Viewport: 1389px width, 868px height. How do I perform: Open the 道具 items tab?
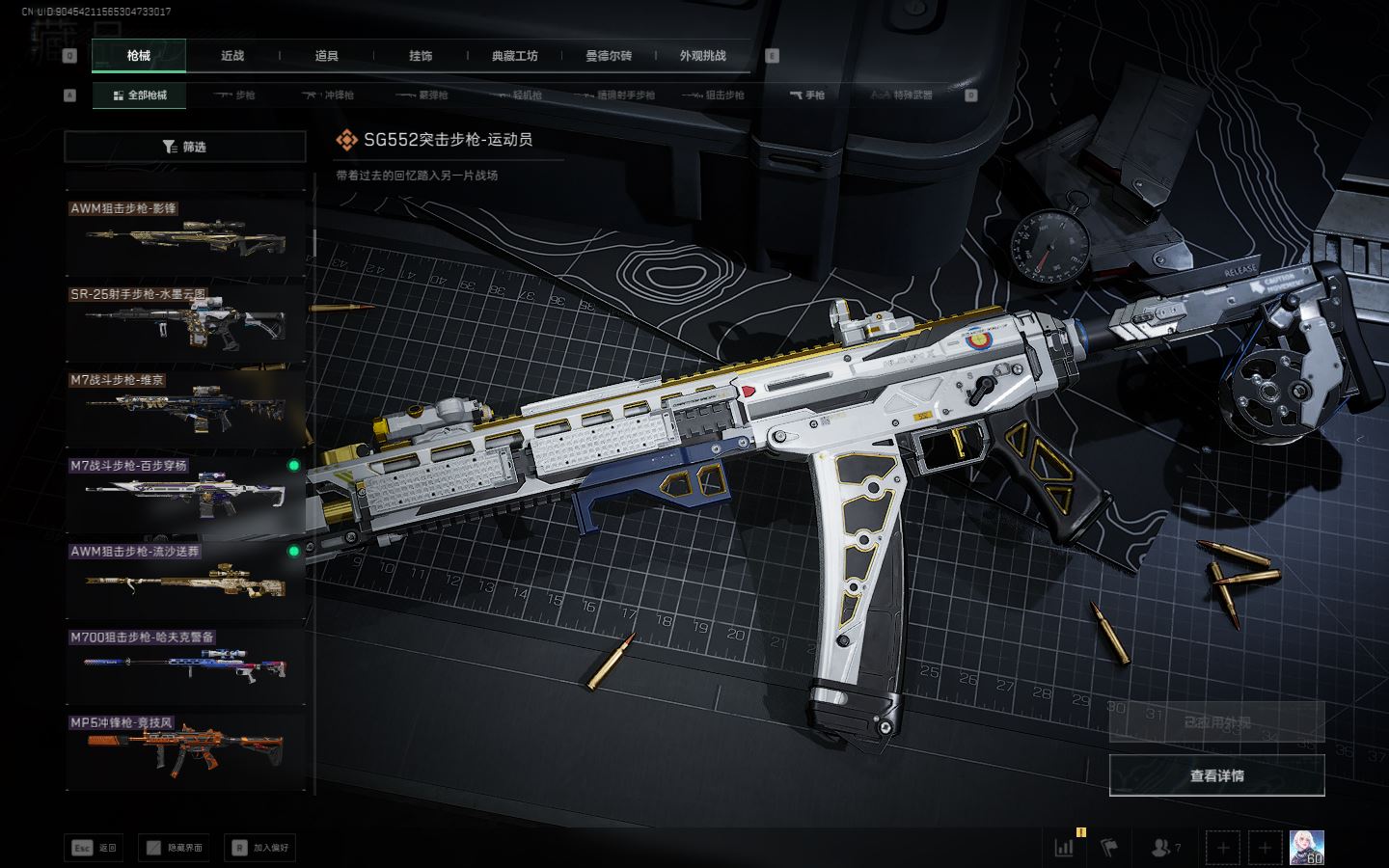tap(327, 56)
